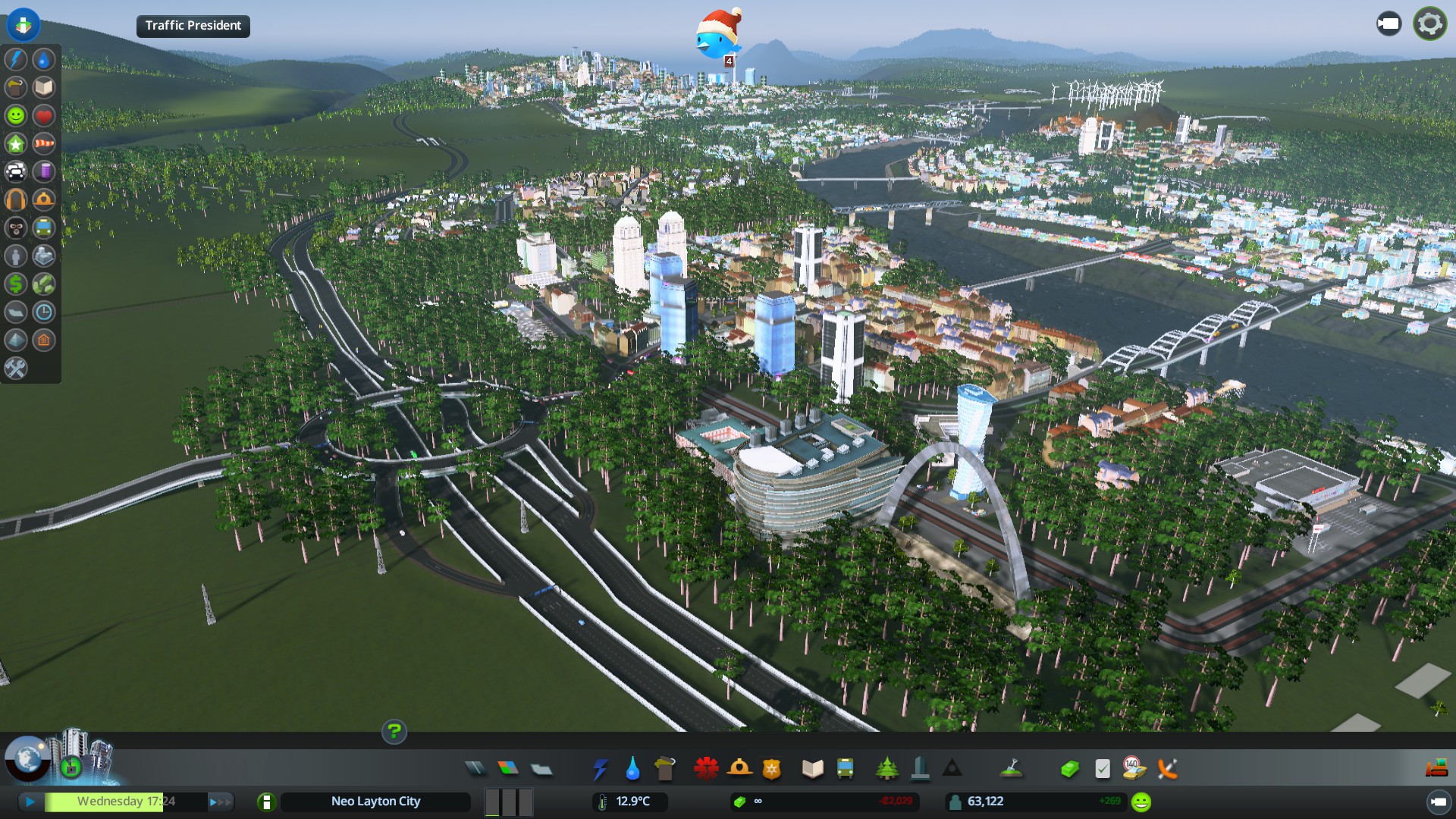
Task: Open the roads build menu
Action: point(475,769)
